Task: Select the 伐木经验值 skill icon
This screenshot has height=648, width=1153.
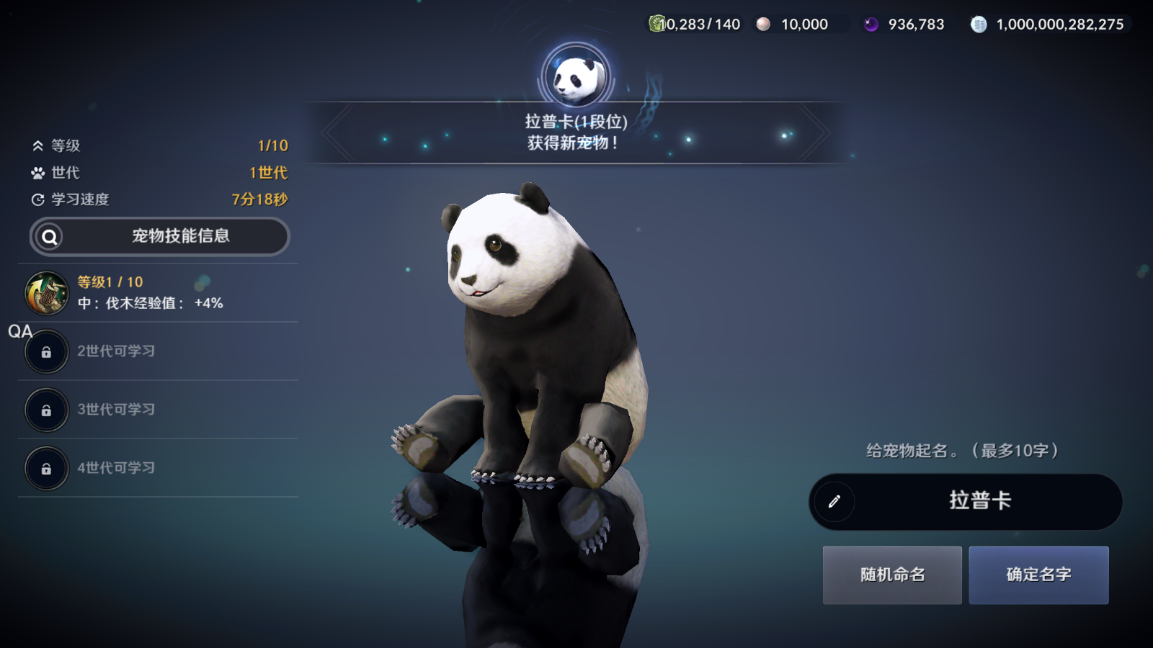Action: pos(47,293)
